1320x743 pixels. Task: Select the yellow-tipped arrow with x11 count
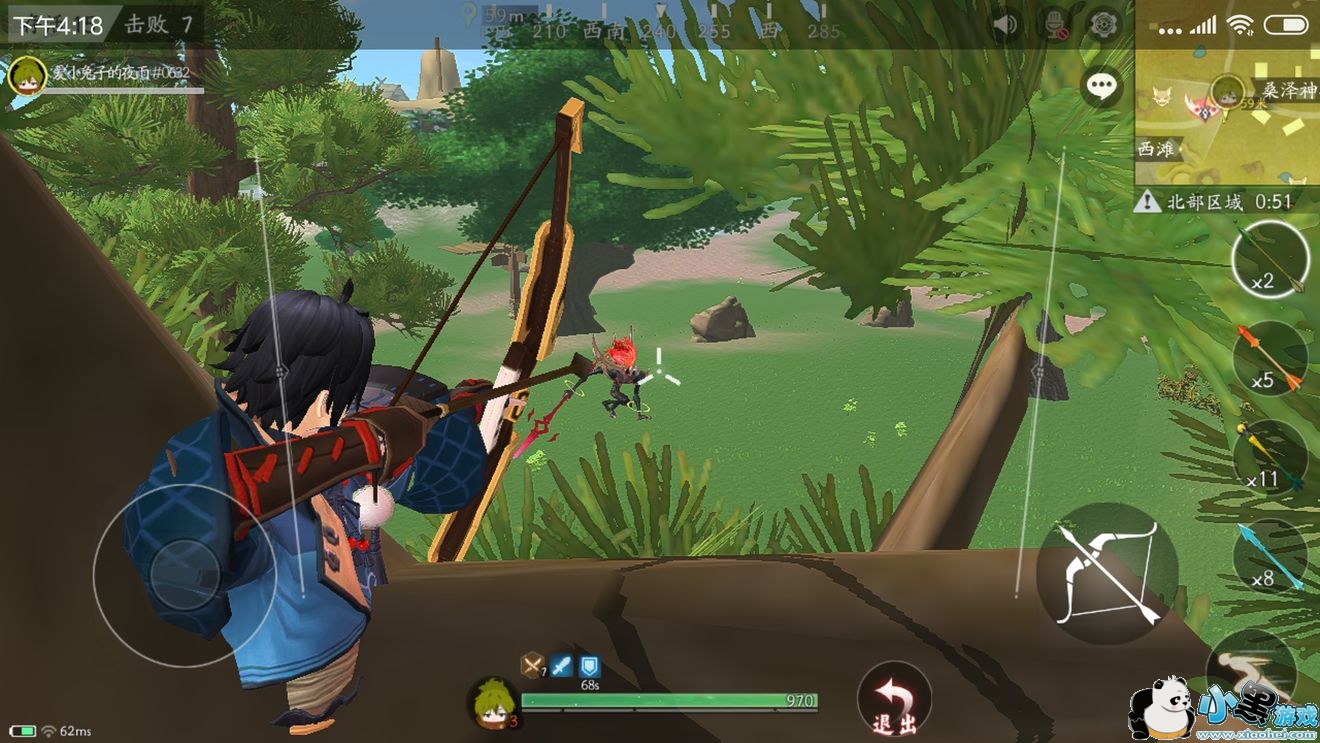tap(1270, 457)
